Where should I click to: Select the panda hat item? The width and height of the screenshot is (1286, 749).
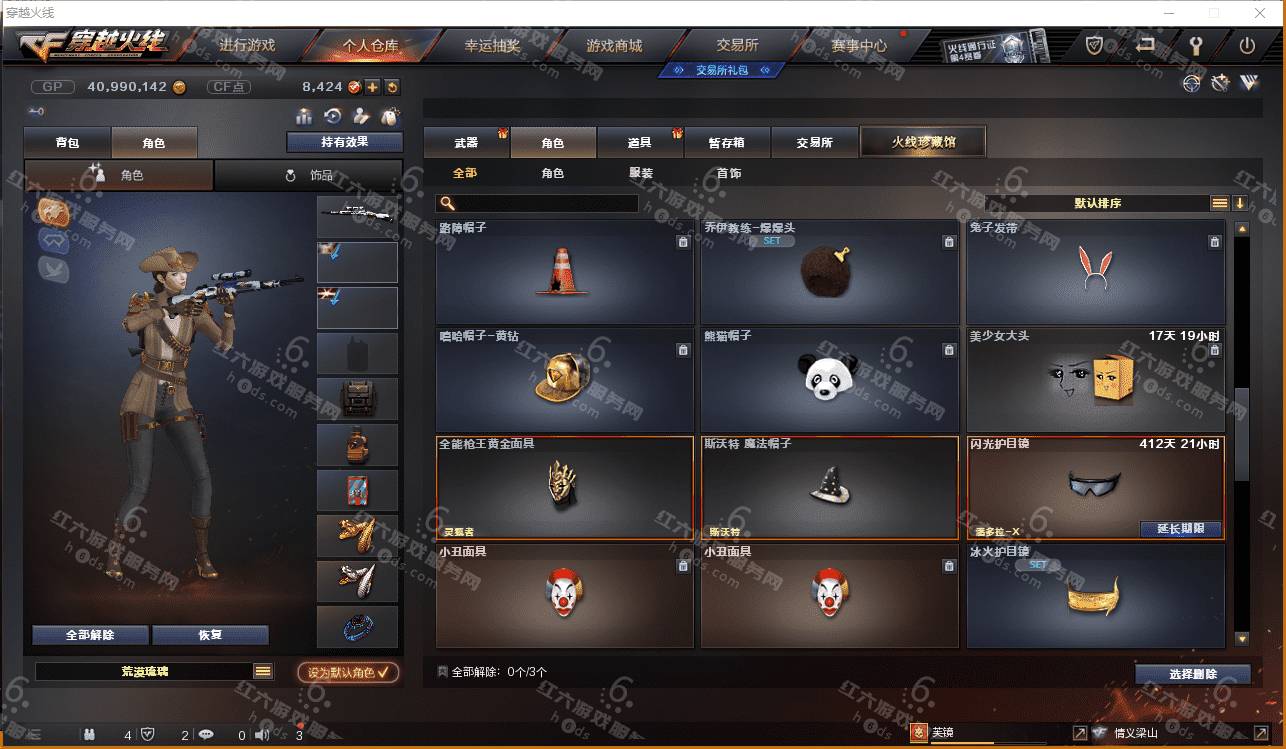click(829, 380)
